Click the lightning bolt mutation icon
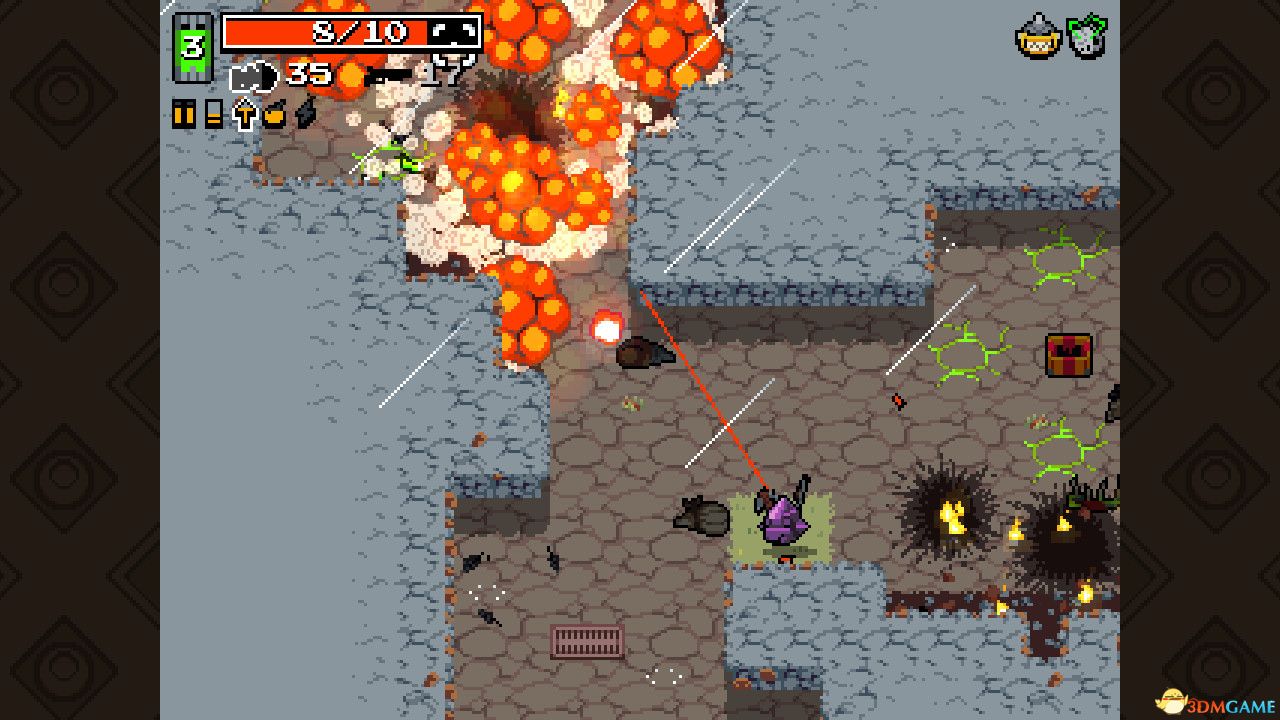The height and width of the screenshot is (720, 1280). [303, 115]
